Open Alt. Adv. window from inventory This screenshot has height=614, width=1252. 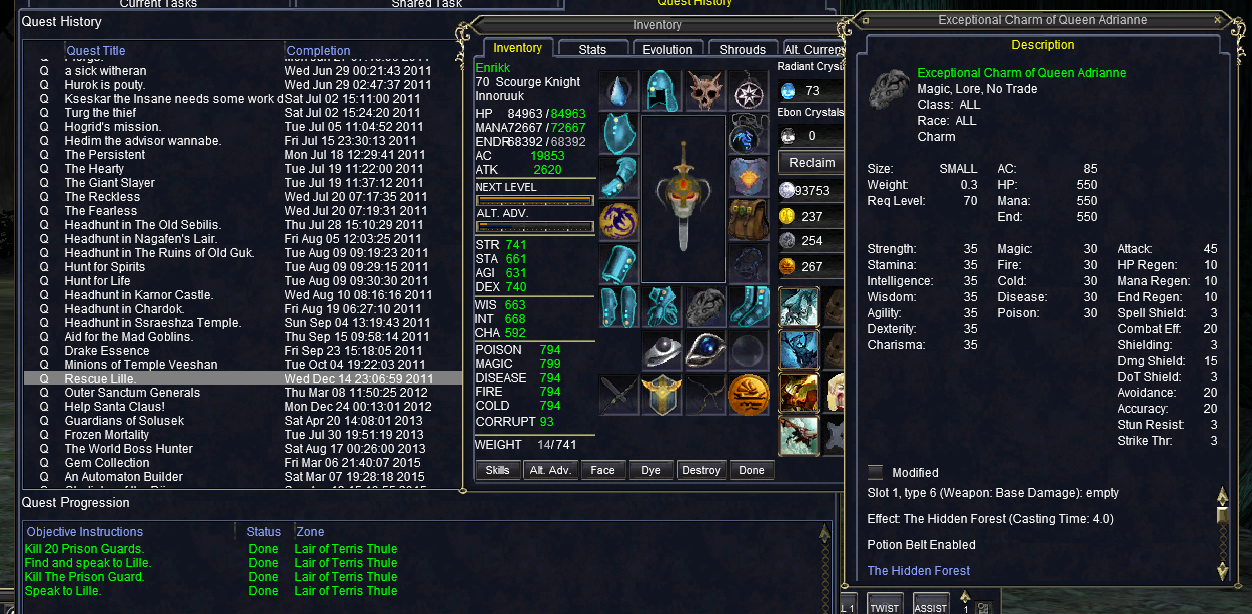tap(550, 470)
